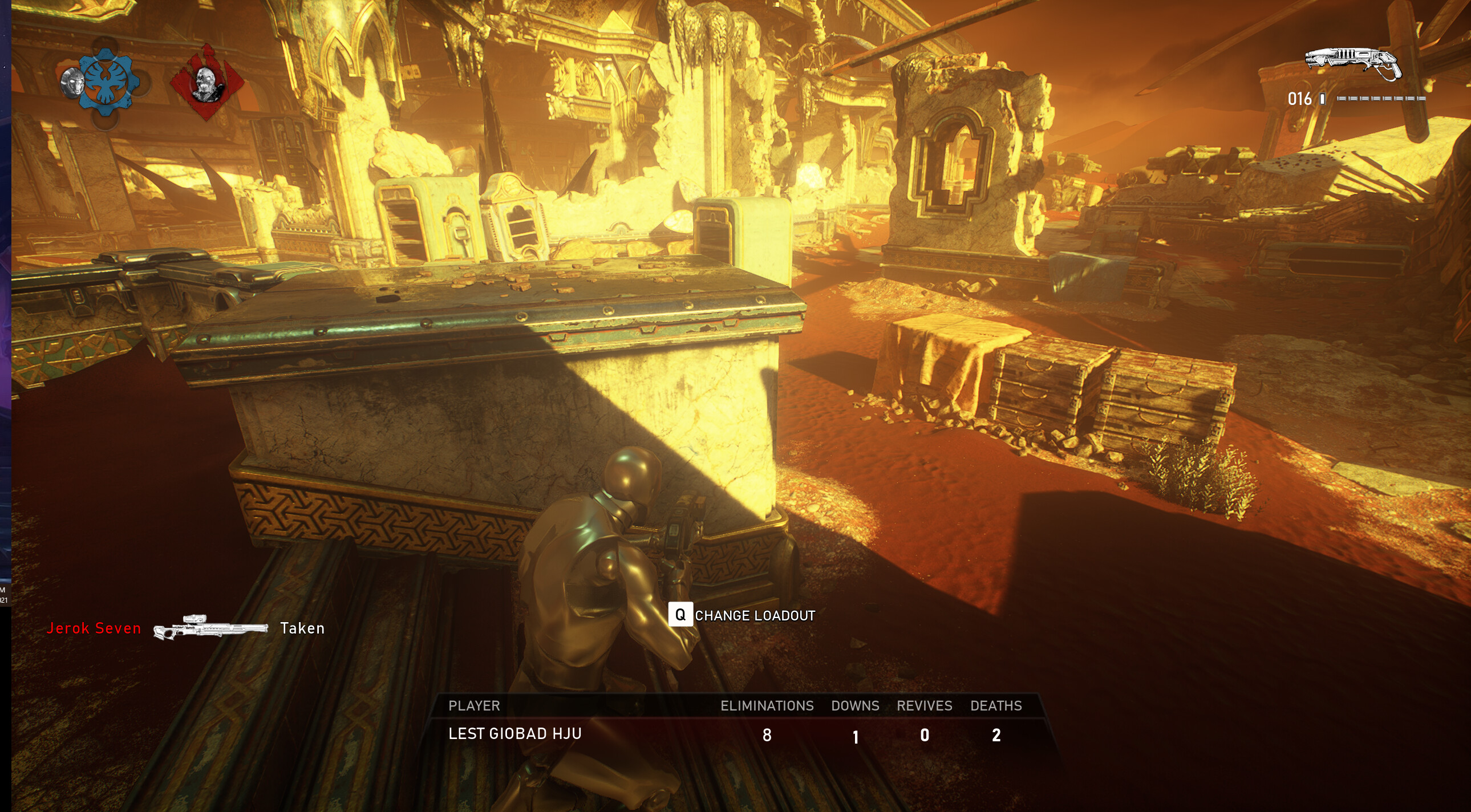1471x812 pixels.
Task: Click the sniper rifle icon in the feed
Action: click(210, 627)
